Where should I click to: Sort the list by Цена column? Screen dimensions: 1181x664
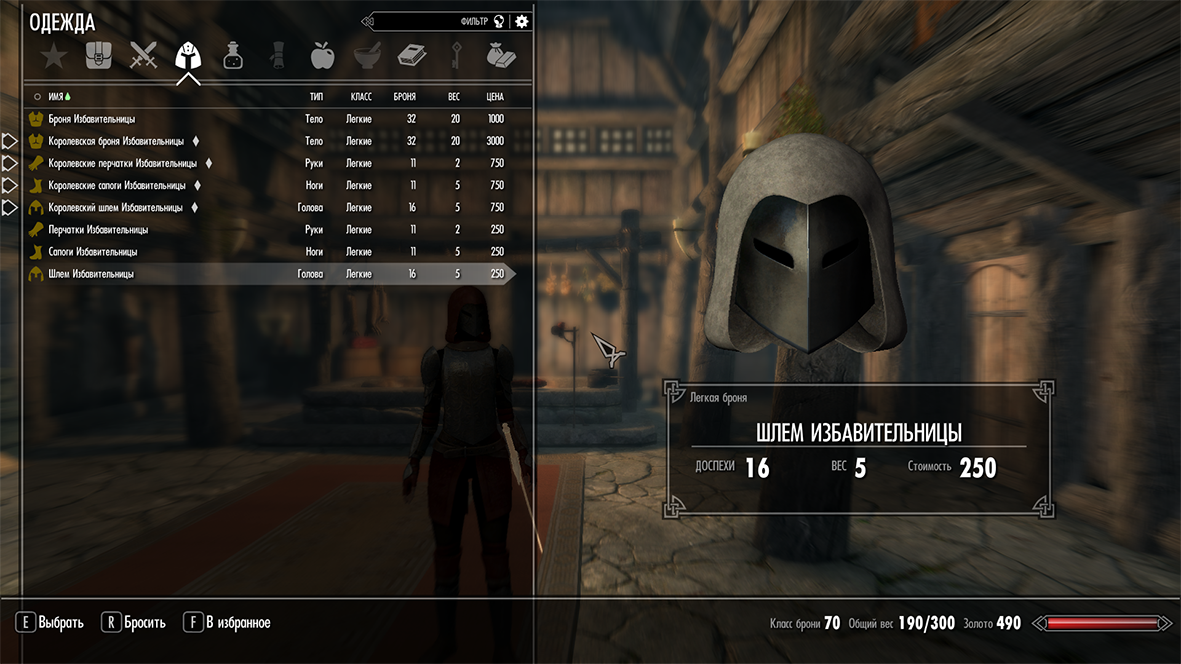pyautogui.click(x=494, y=97)
